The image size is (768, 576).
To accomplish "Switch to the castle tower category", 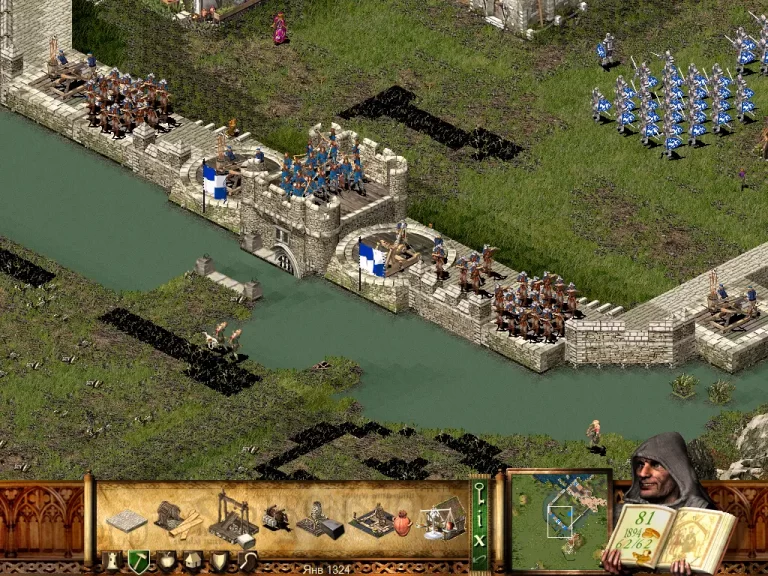I will (x=113, y=562).
